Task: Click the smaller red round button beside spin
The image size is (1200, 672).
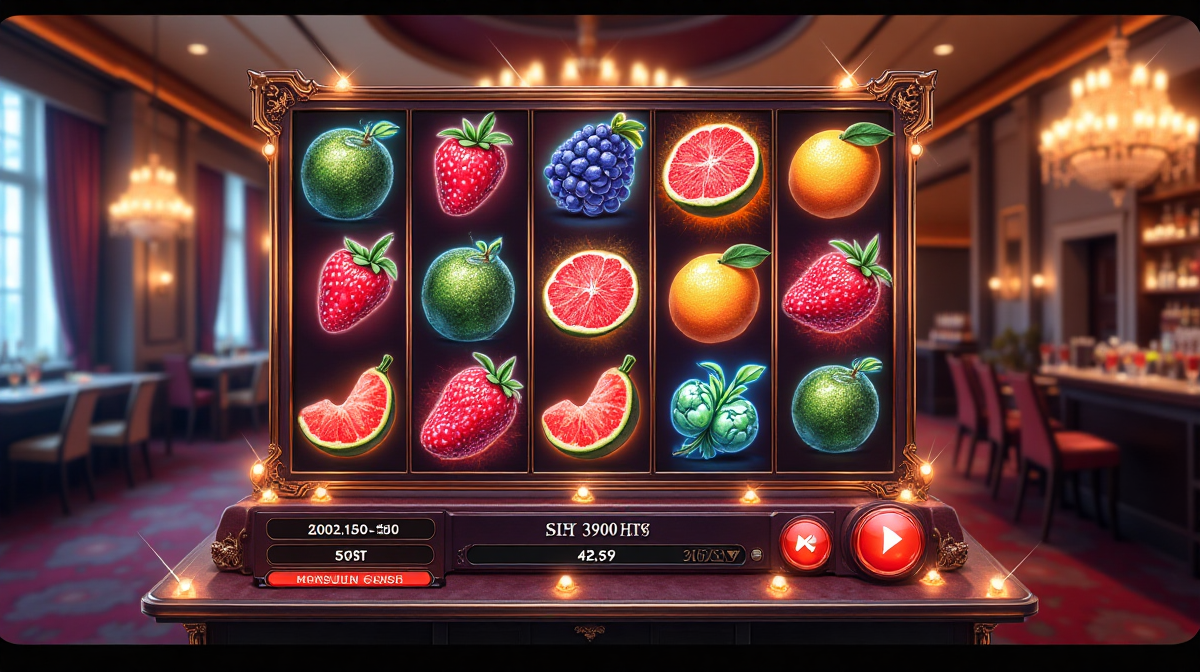Action: pyautogui.click(x=805, y=545)
